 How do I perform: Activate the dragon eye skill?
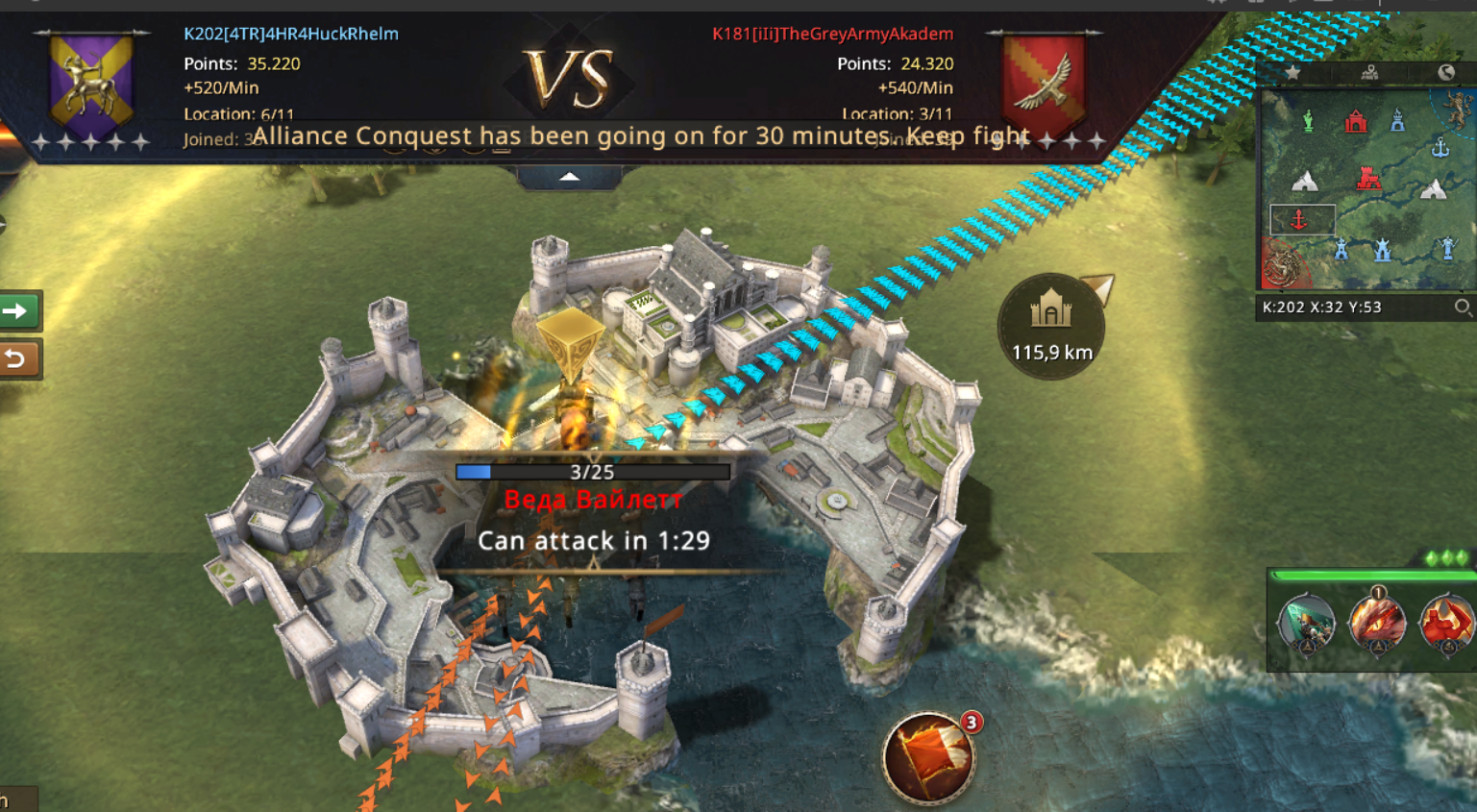pyautogui.click(x=1376, y=623)
